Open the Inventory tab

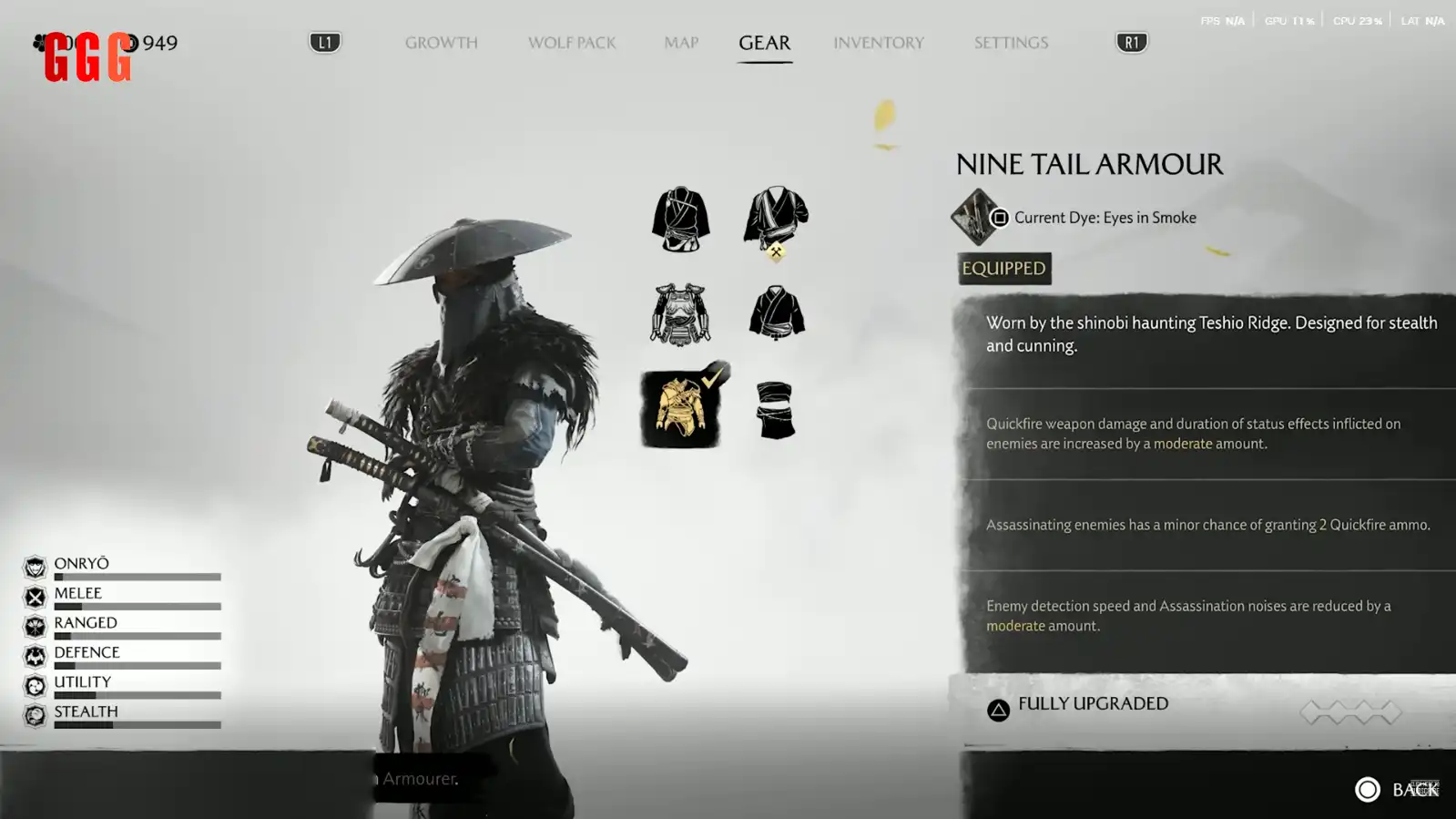[878, 43]
